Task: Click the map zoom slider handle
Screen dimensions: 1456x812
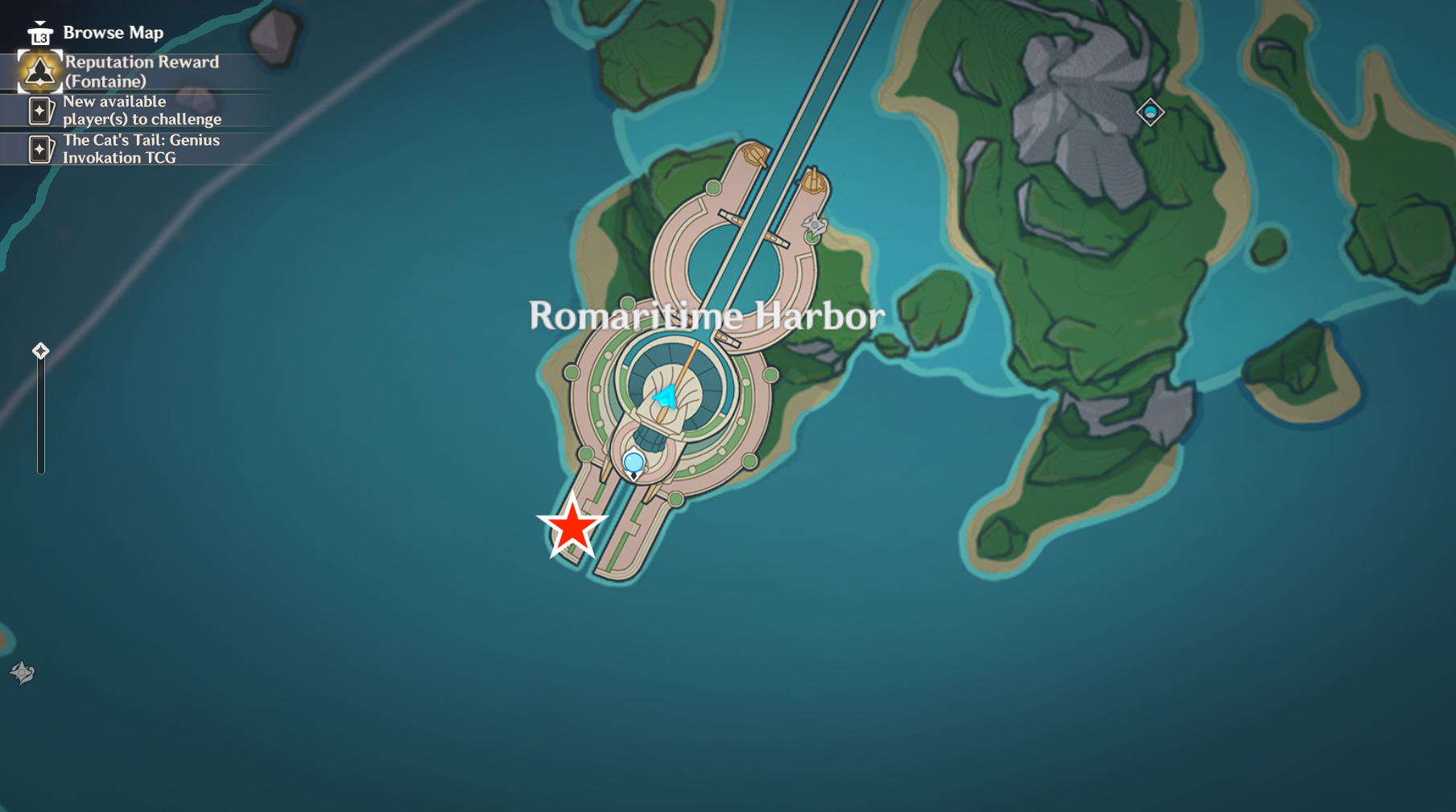Action: click(x=40, y=351)
